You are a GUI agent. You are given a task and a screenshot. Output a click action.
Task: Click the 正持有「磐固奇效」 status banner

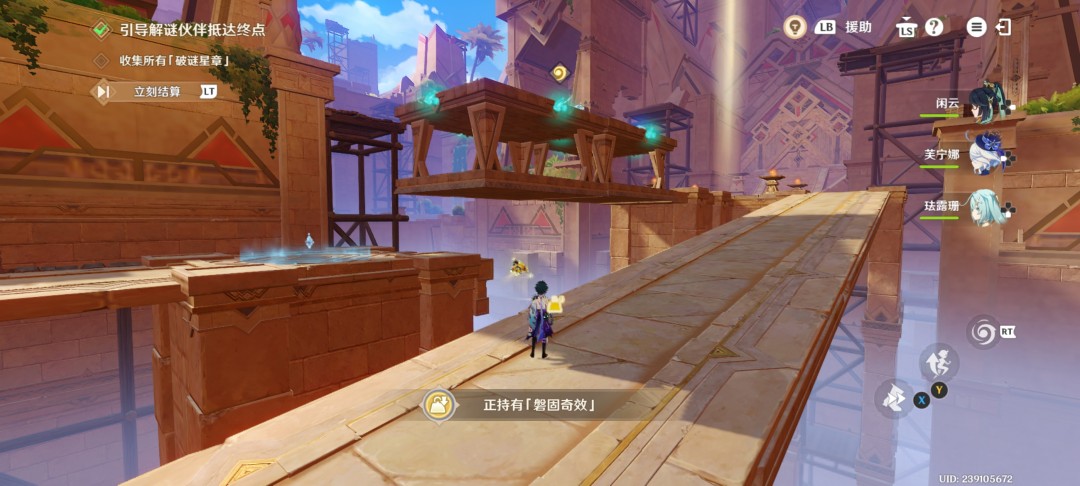coord(530,405)
